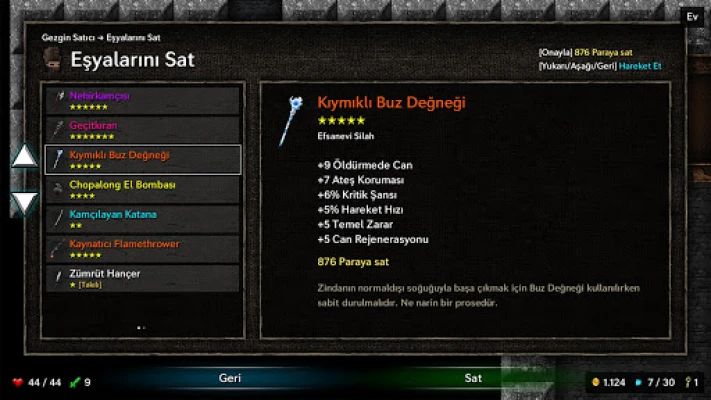Open the Ev button in the corner
Image resolution: width=711 pixels, height=400 pixels.
point(692,17)
